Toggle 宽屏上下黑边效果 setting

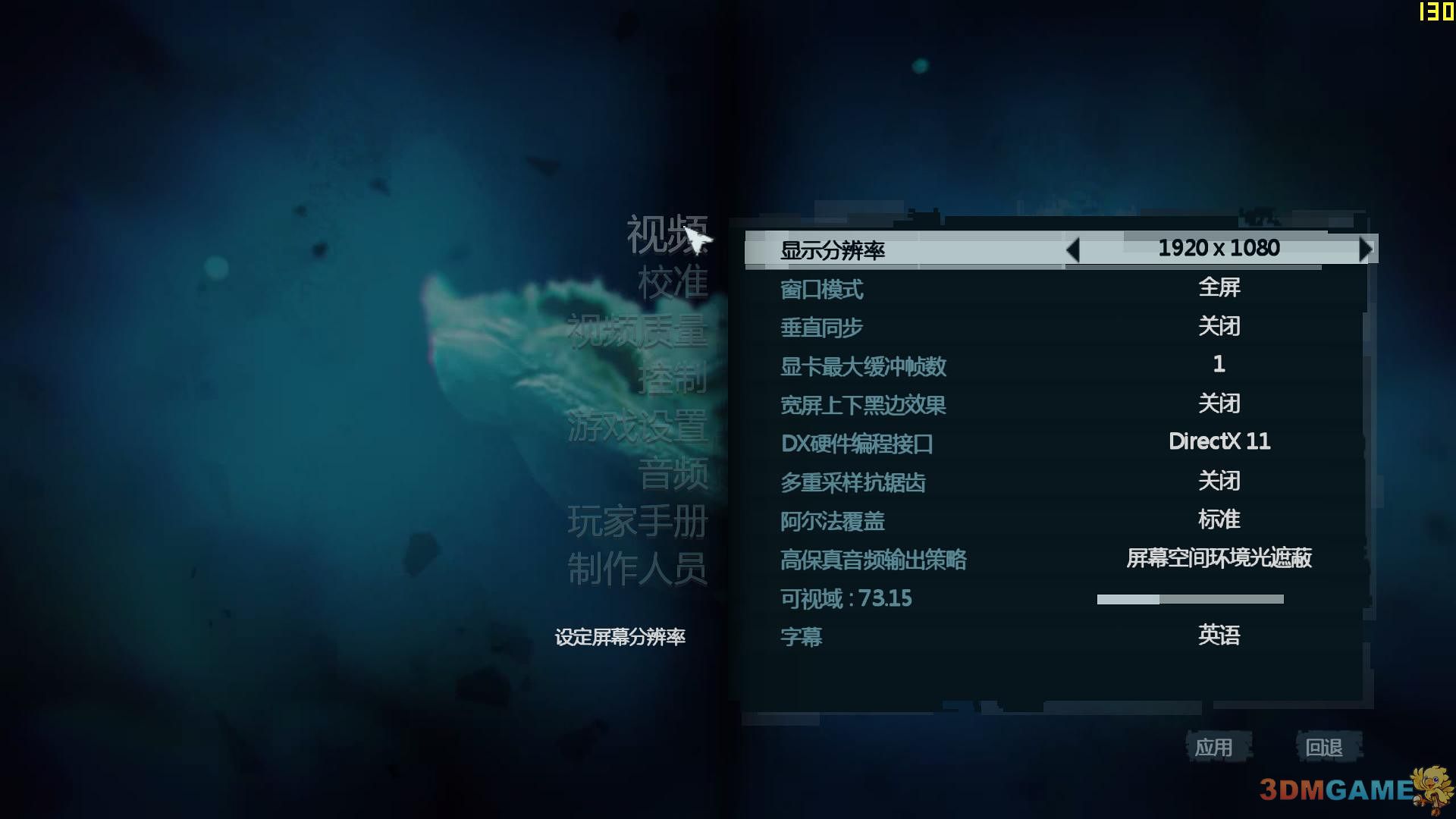1220,404
